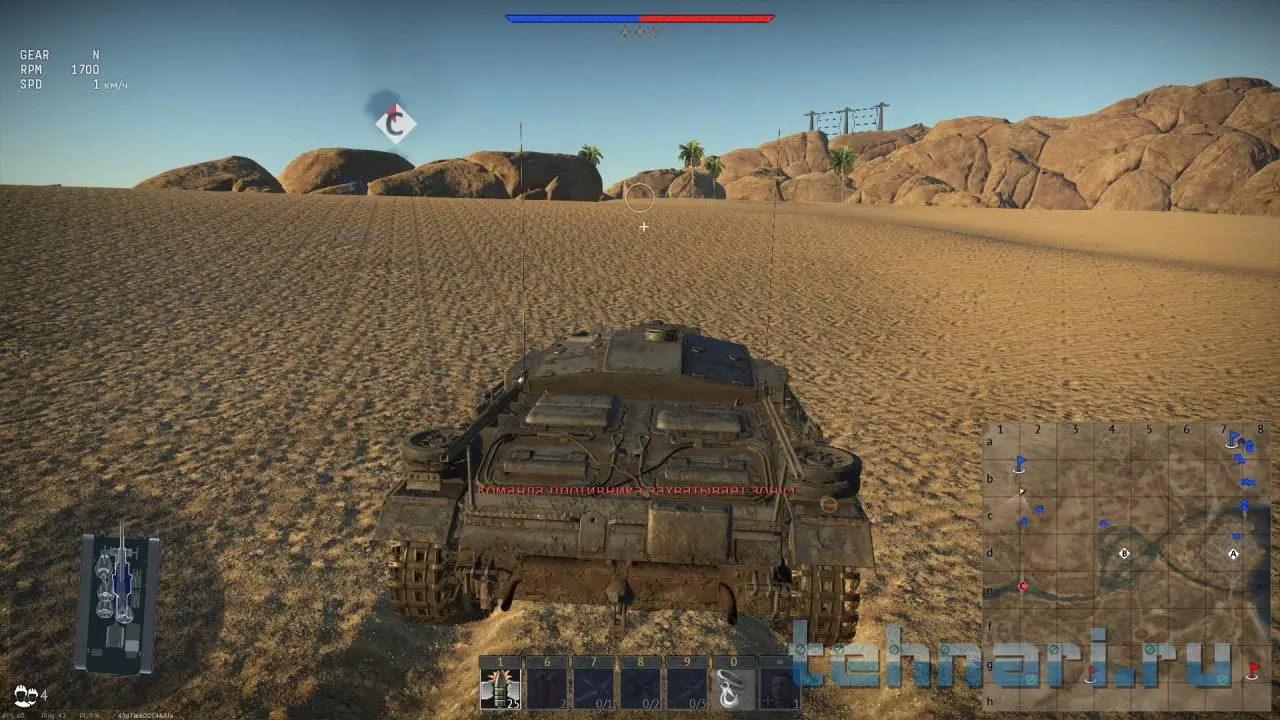This screenshot has width=1280, height=720.
Task: Click the tank damage module diagram
Action: (118, 602)
